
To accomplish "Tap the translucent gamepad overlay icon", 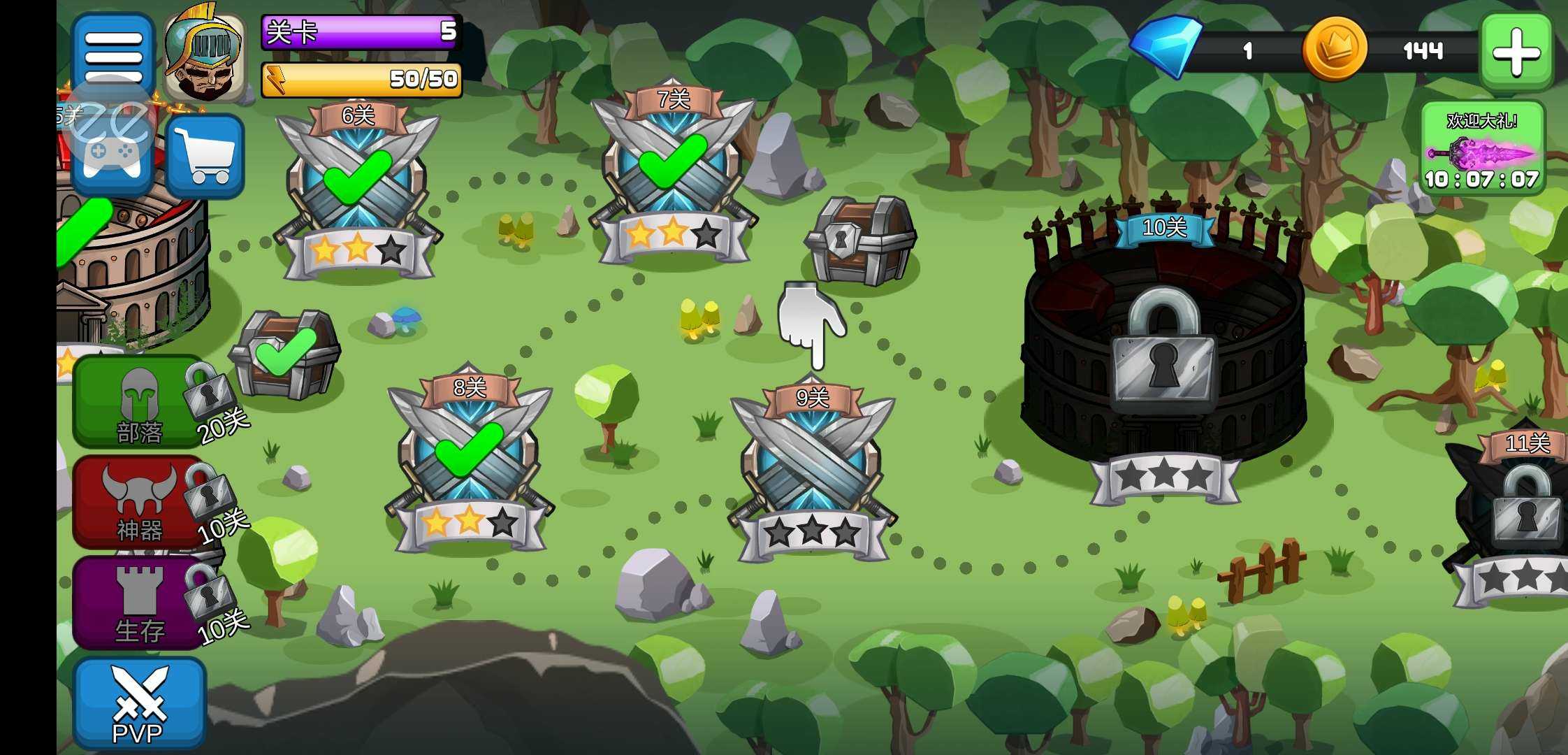I will point(110,129).
